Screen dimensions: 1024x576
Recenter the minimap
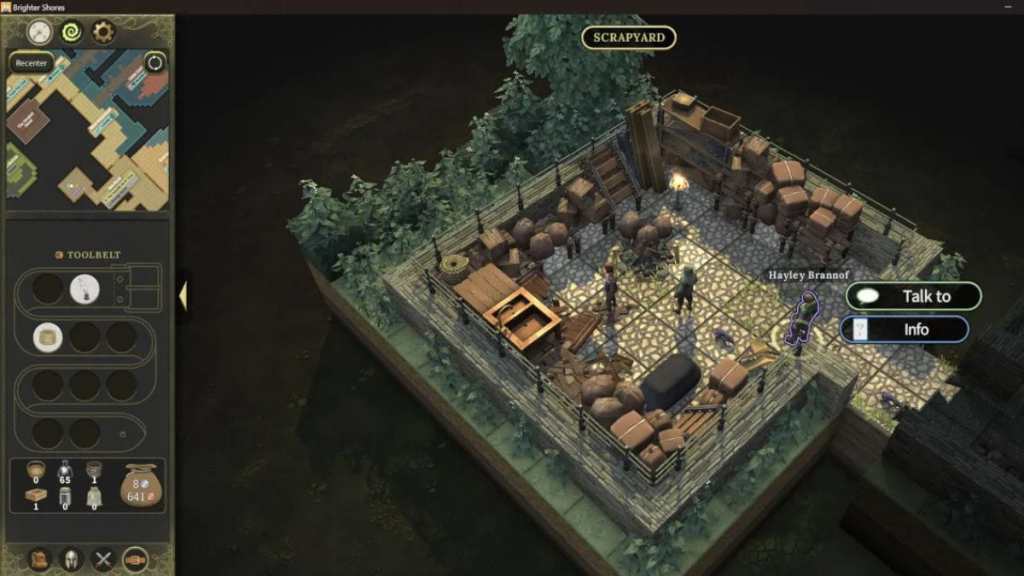32,63
